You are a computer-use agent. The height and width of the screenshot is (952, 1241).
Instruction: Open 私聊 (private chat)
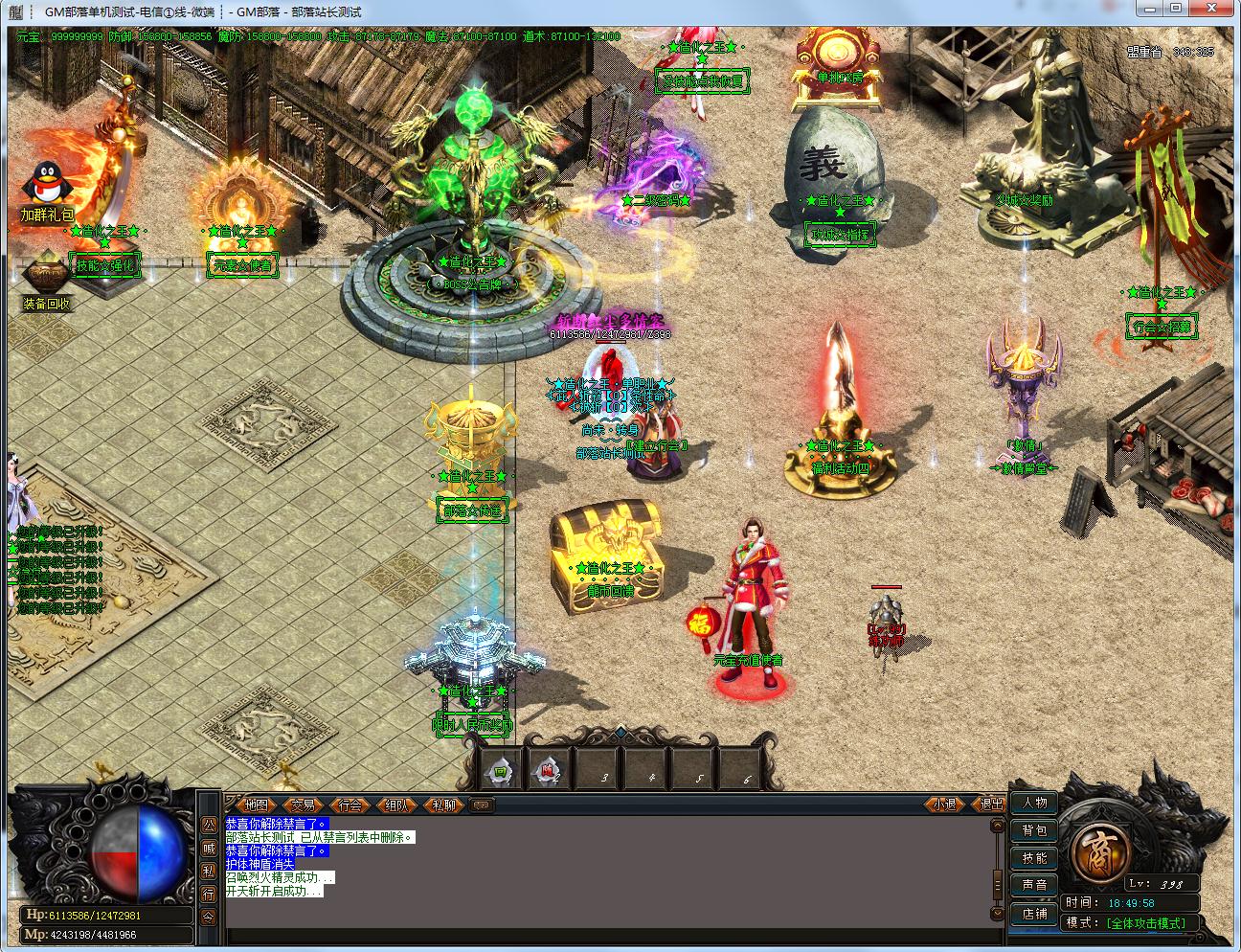click(x=443, y=805)
